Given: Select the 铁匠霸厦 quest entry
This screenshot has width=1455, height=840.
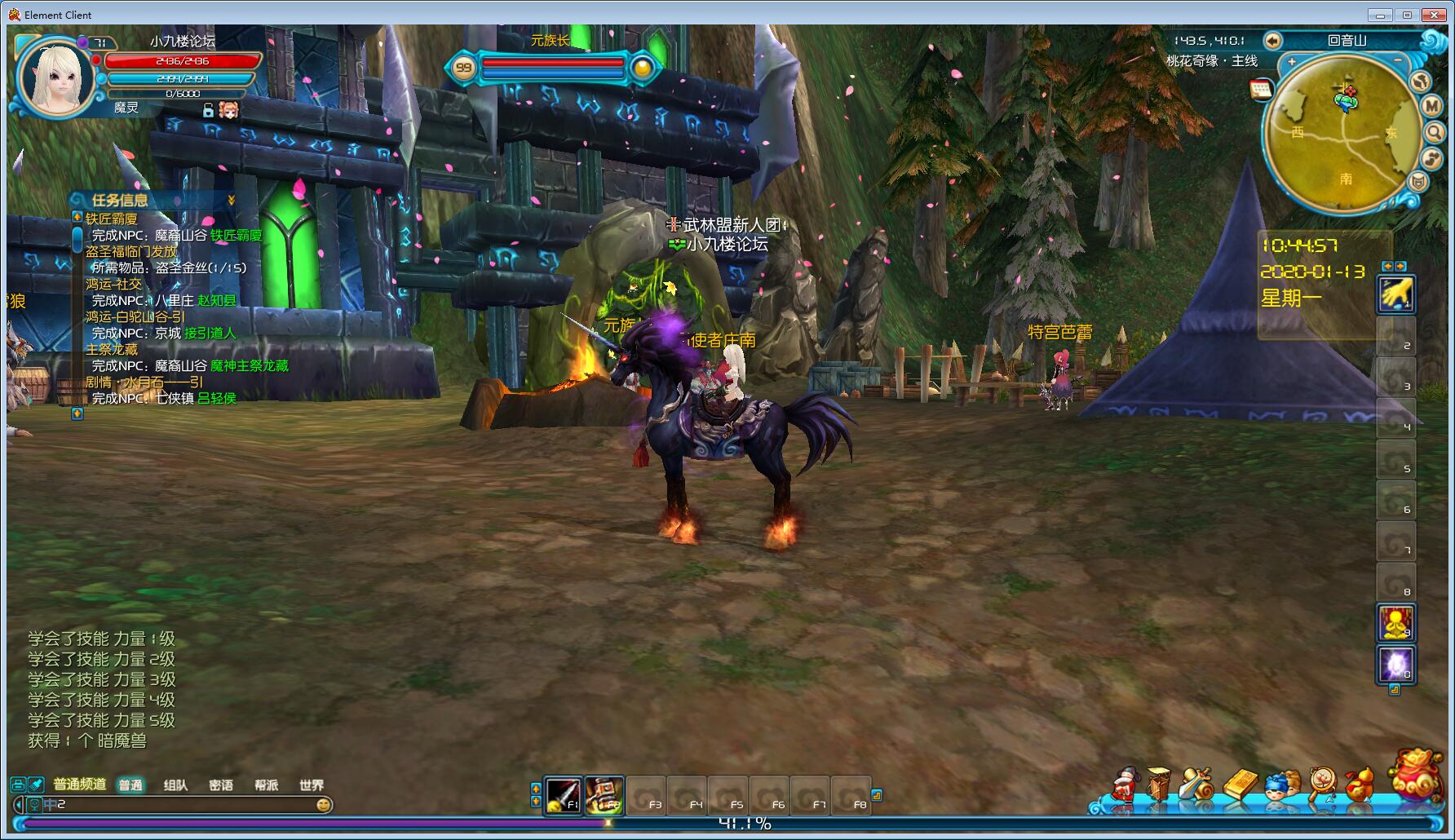Looking at the screenshot, I should pyautogui.click(x=112, y=219).
